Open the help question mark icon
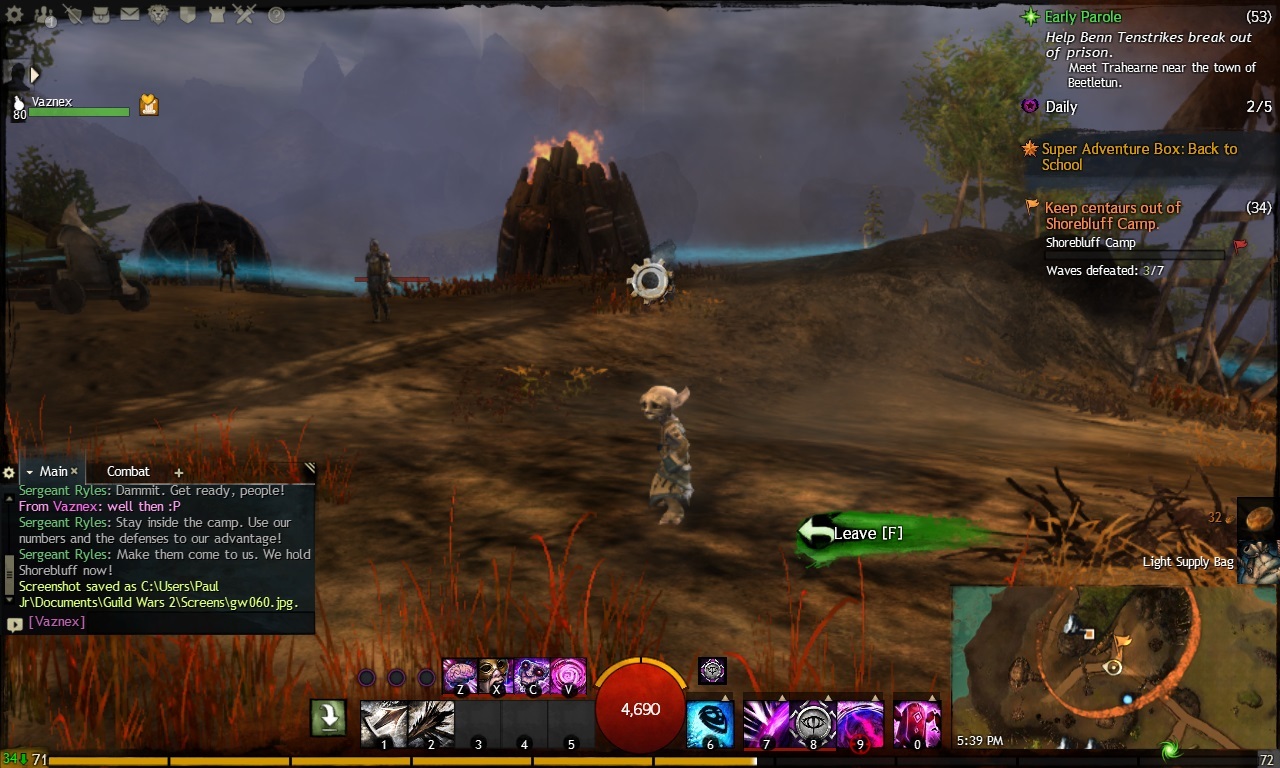The height and width of the screenshot is (768, 1280). click(276, 15)
